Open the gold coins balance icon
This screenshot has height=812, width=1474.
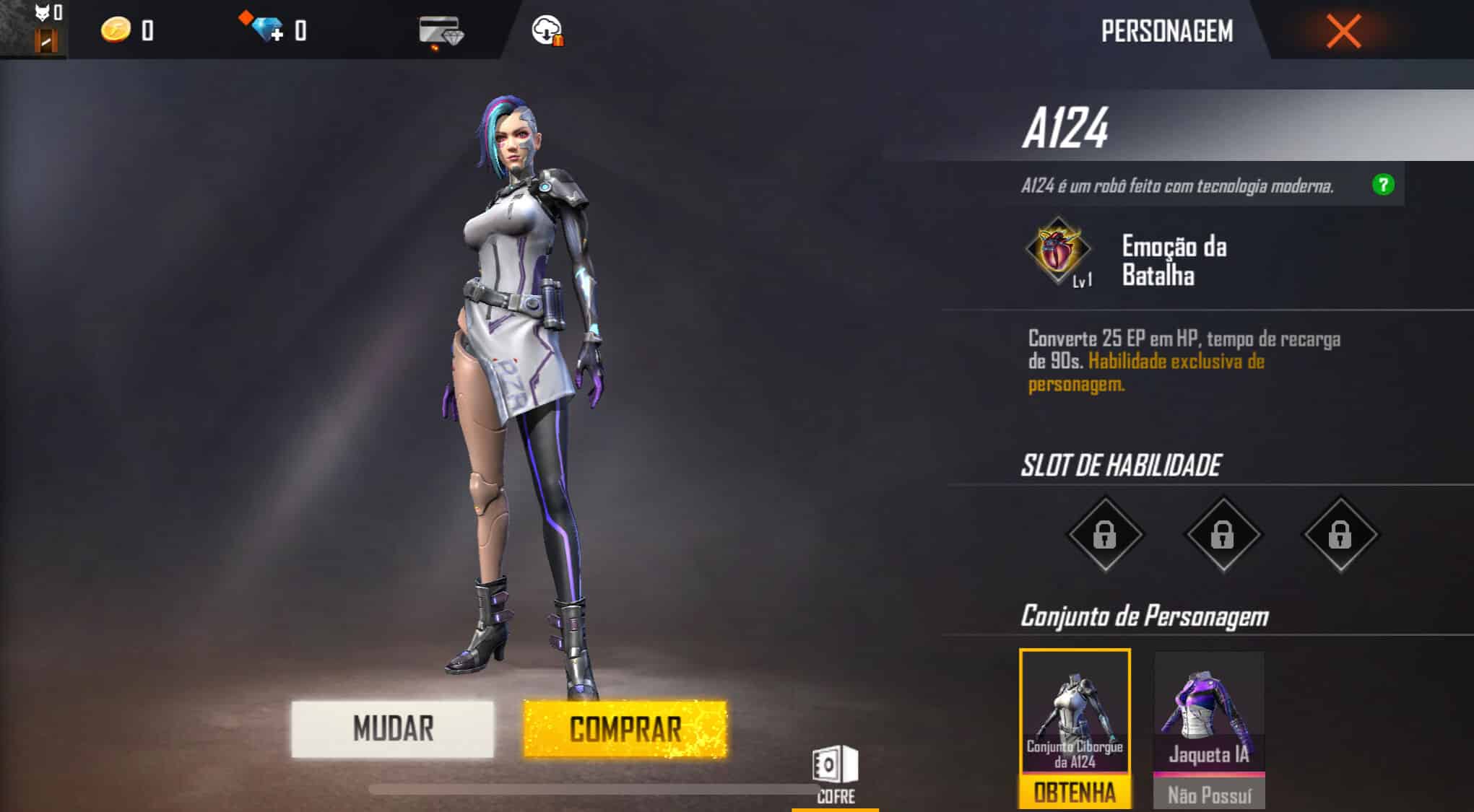point(118,30)
